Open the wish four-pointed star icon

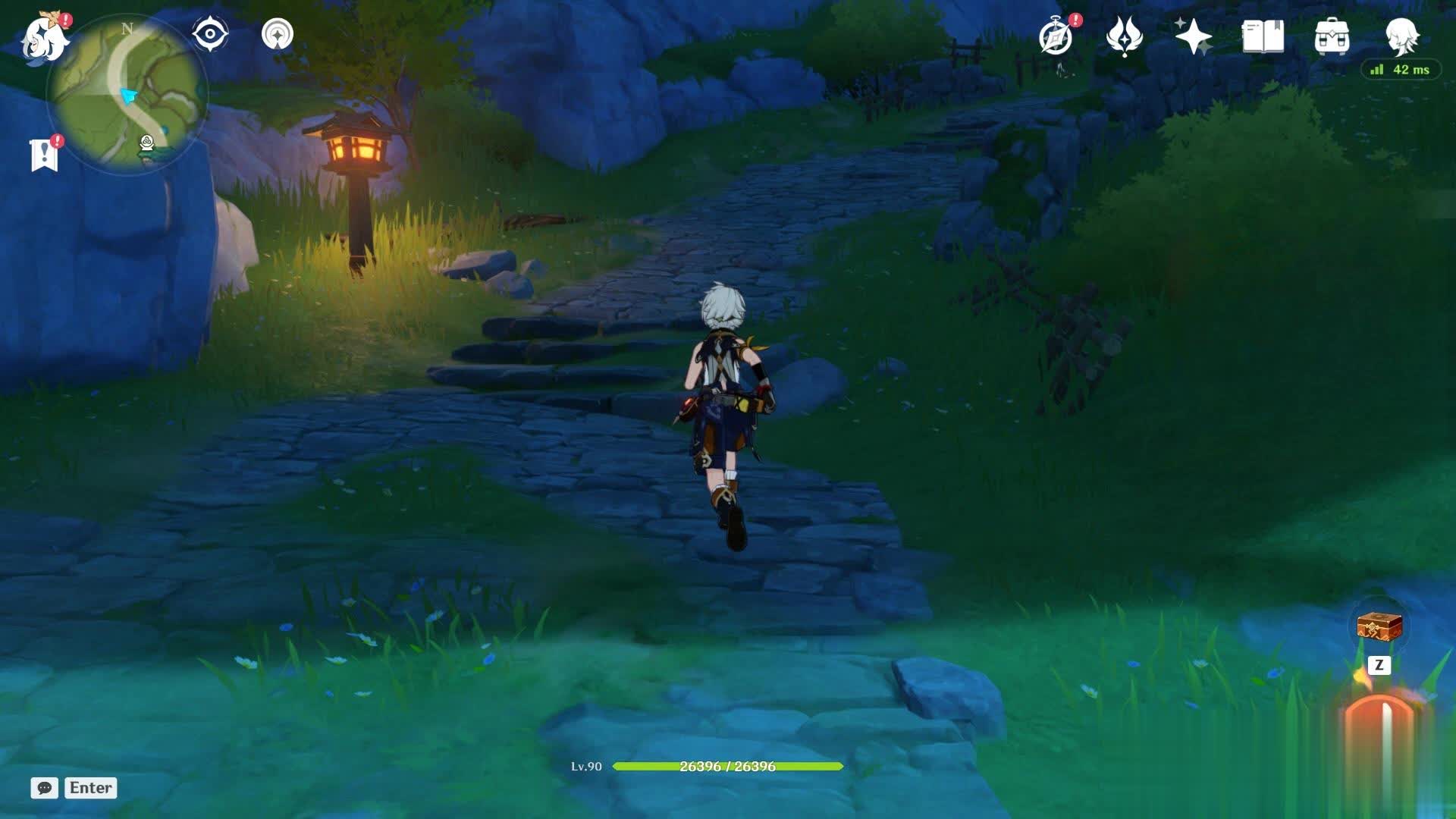1193,36
